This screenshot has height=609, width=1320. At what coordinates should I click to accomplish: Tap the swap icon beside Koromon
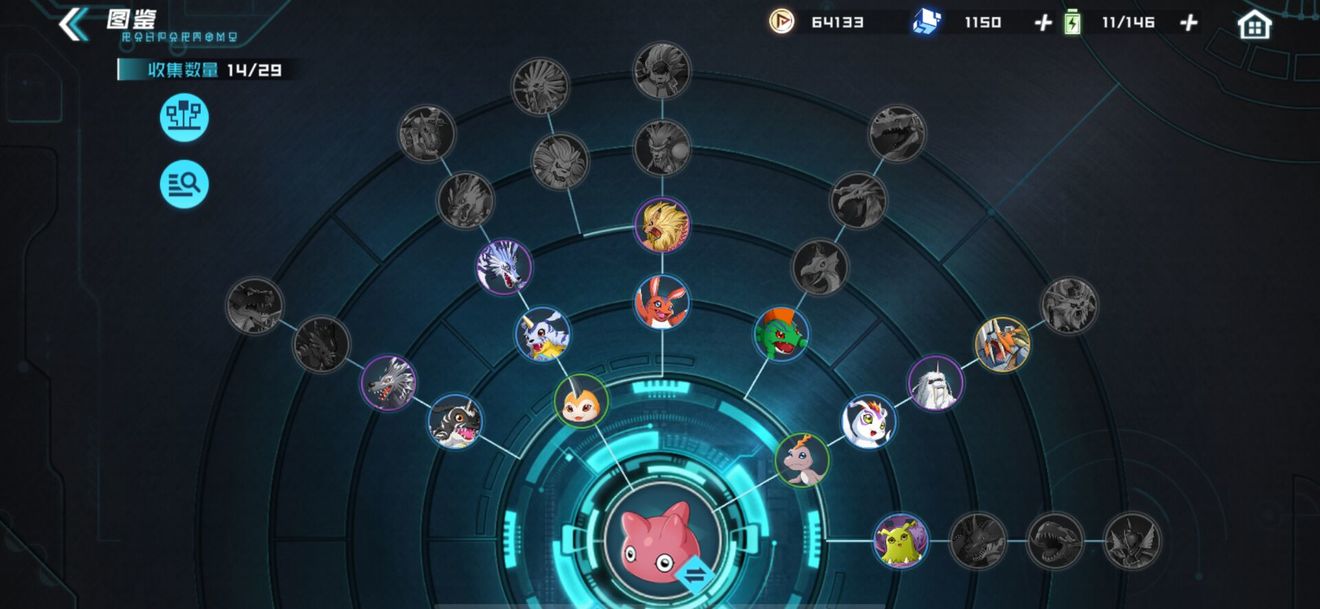[x=691, y=574]
